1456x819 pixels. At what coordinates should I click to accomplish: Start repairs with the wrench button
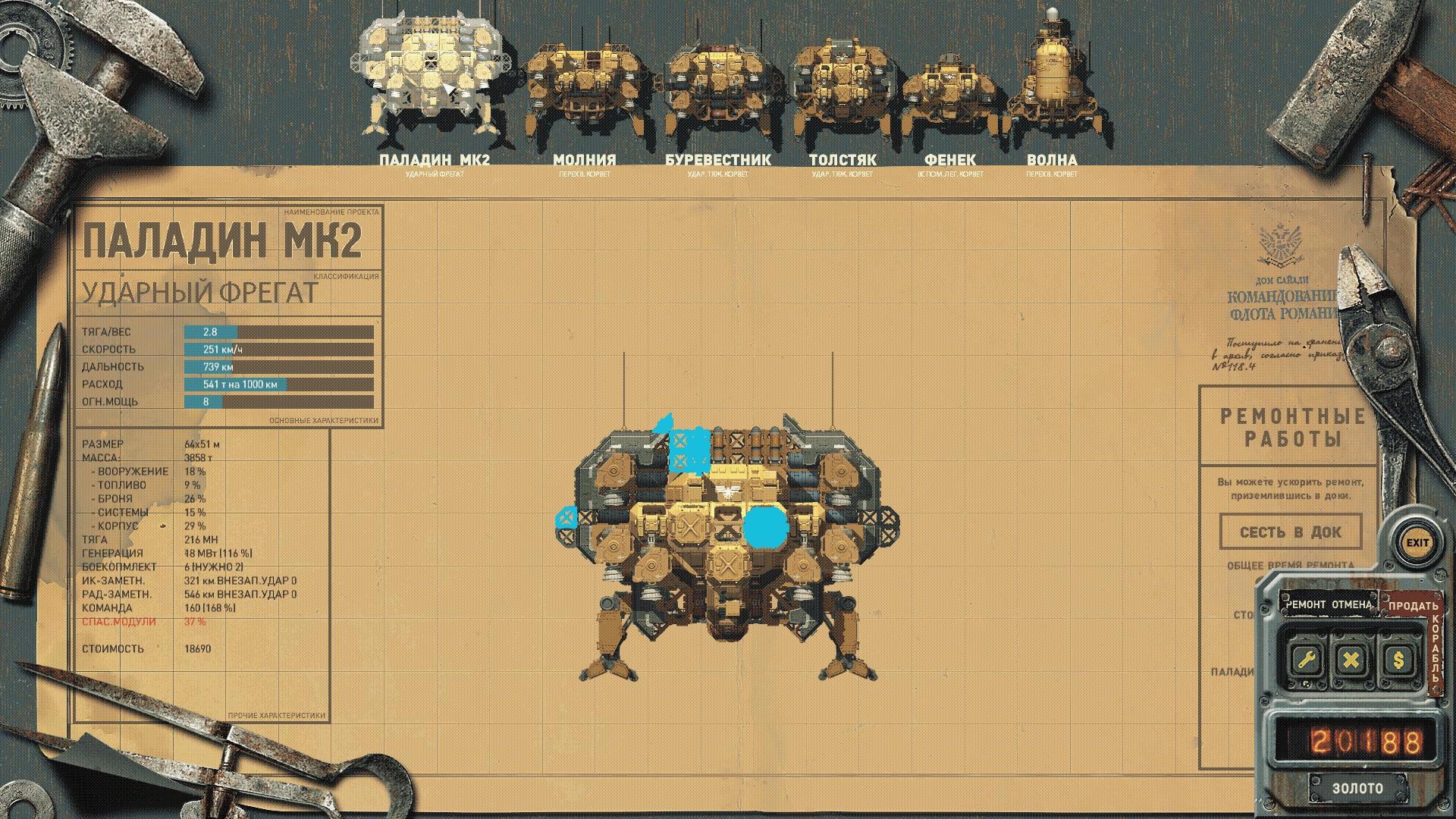1306,659
